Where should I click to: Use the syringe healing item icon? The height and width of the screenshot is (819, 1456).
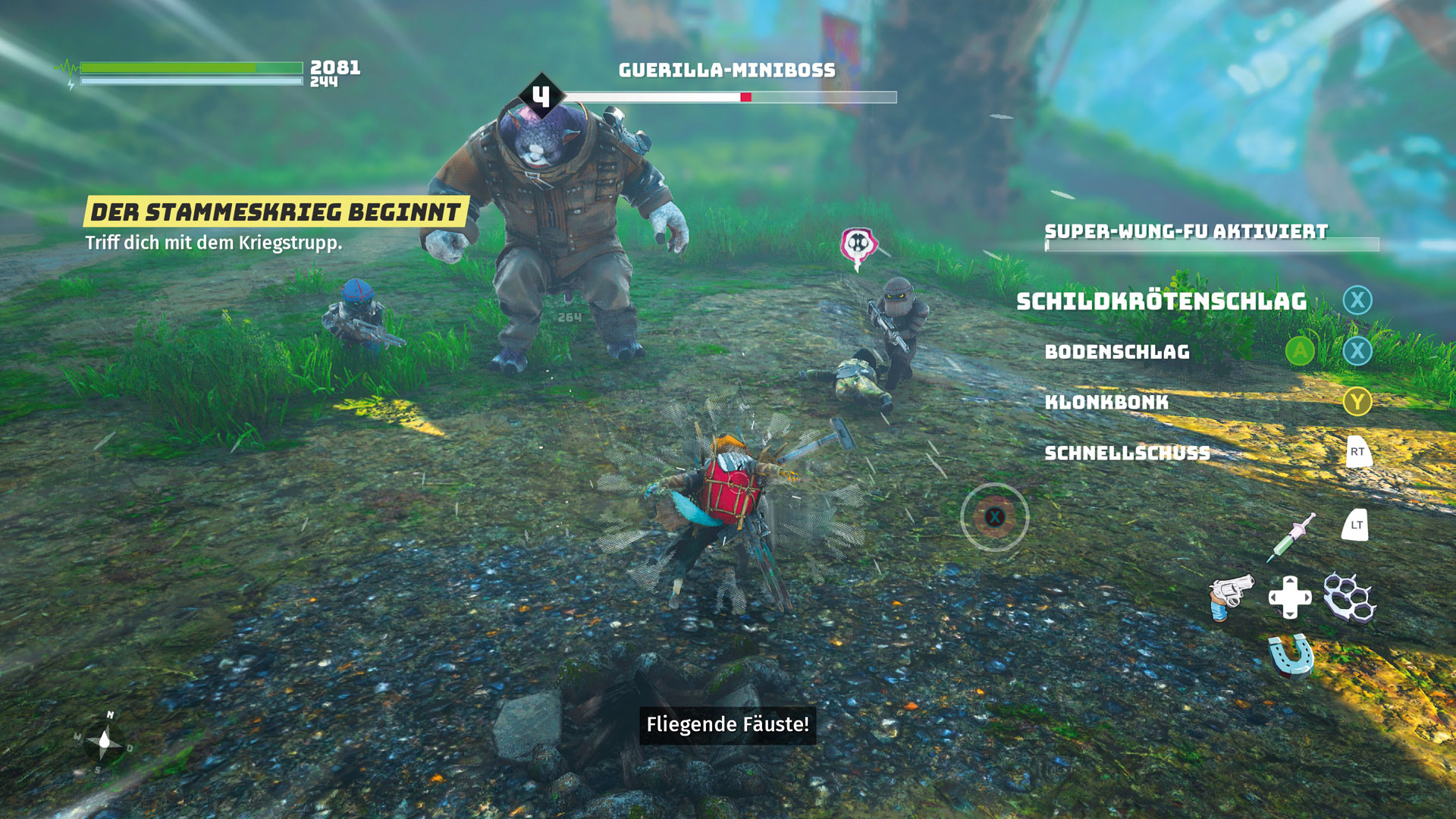coord(1291,537)
